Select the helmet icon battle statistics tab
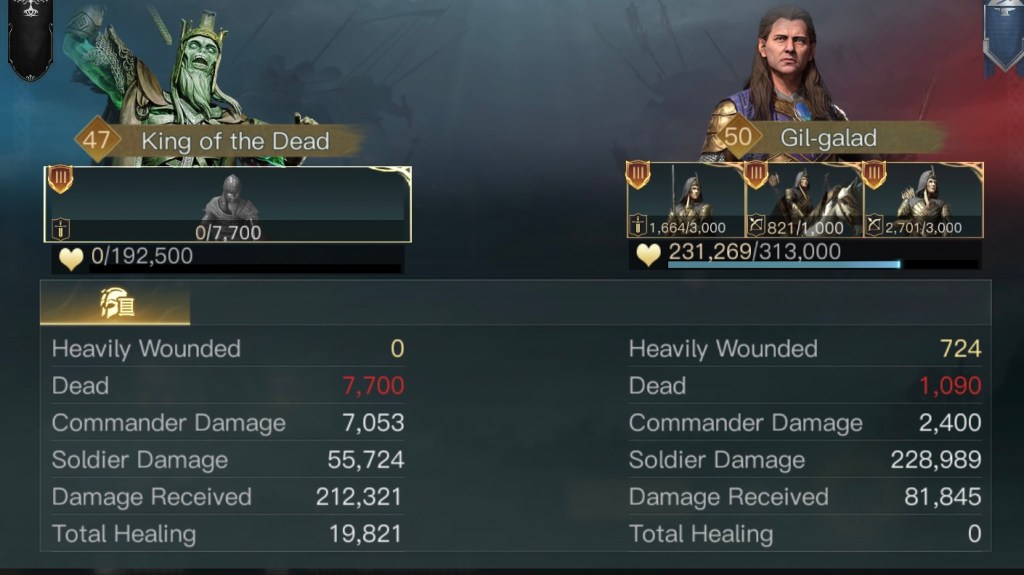Image resolution: width=1024 pixels, height=575 pixels. click(115, 303)
